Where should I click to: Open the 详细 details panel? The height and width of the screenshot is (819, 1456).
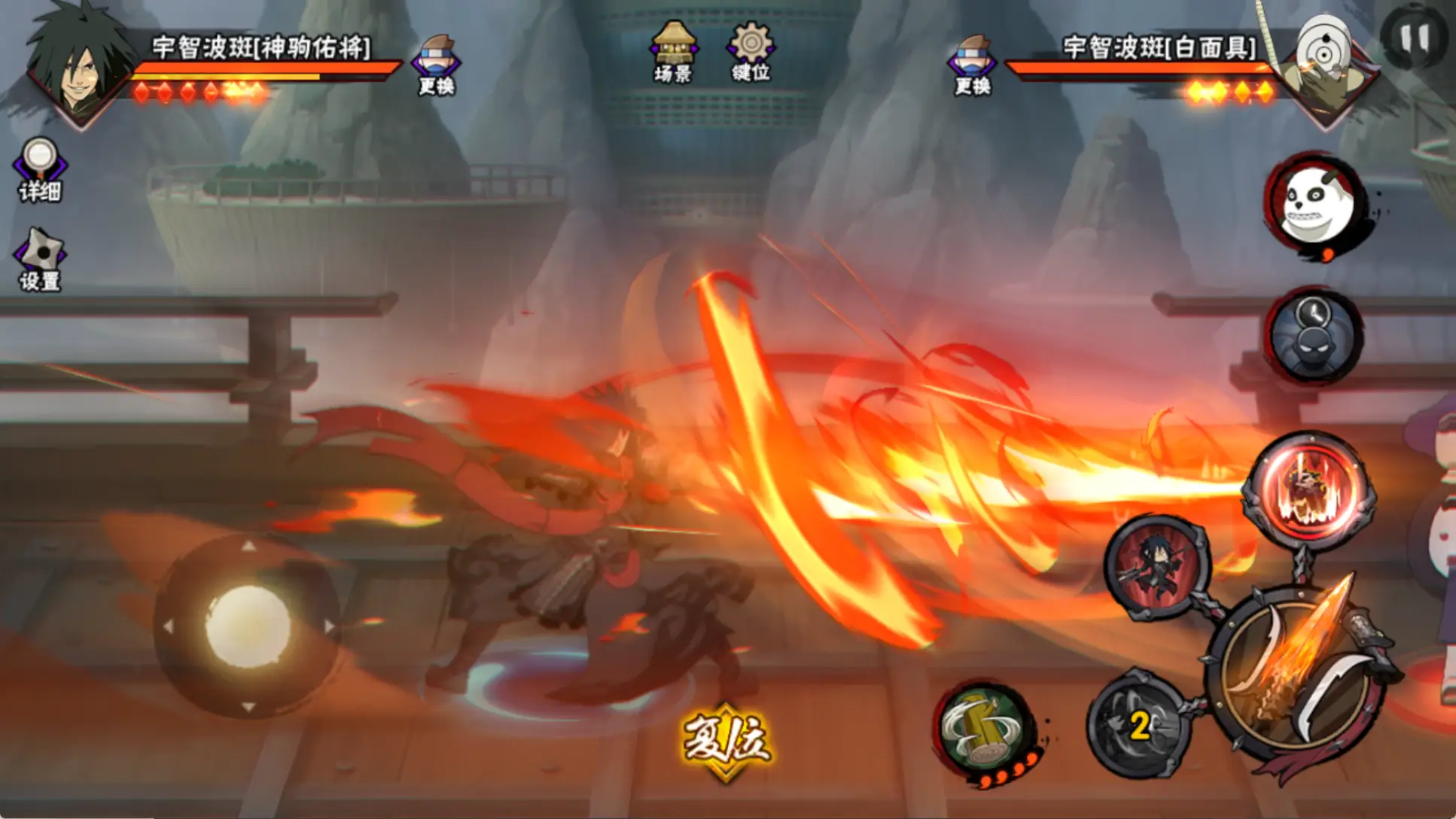point(40,170)
